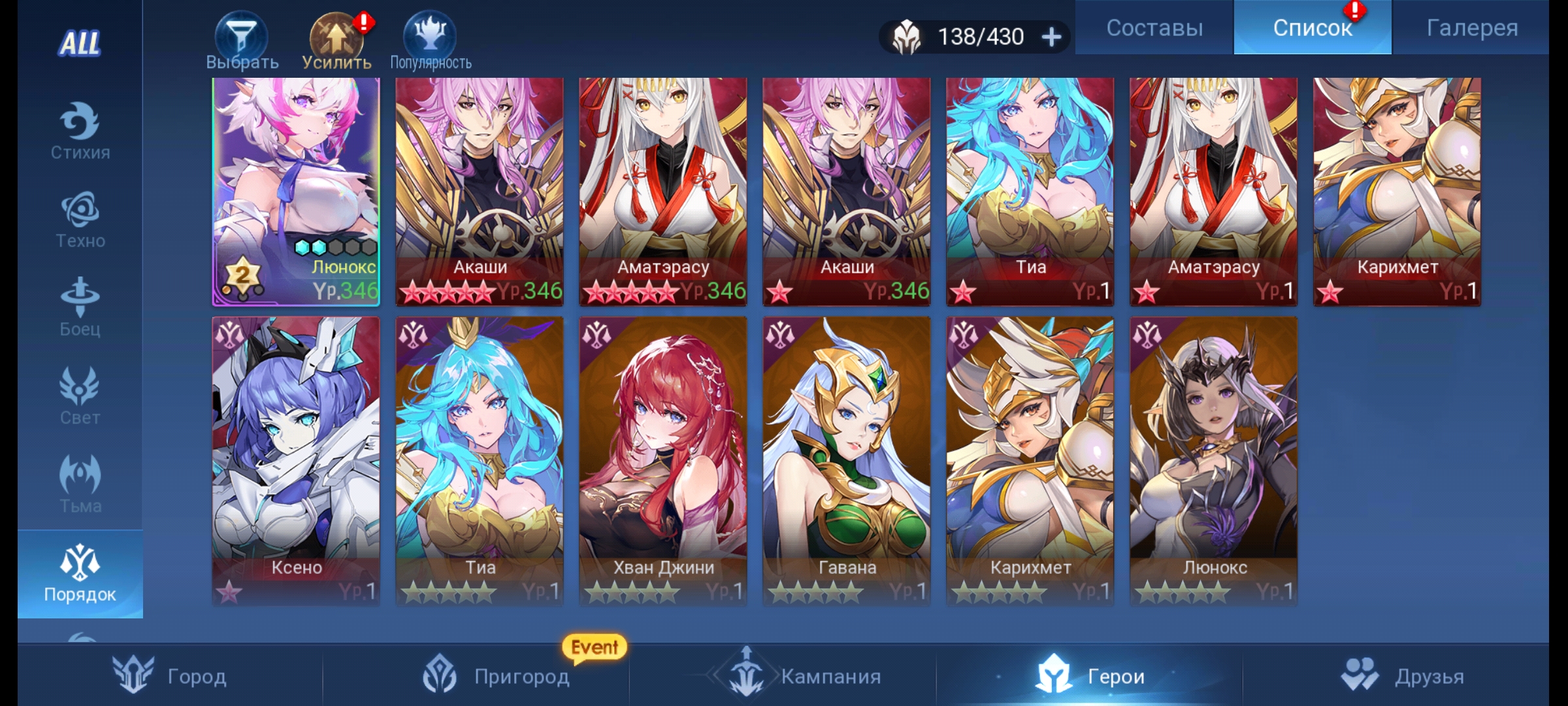Filter heroes by Свет faction
Screen dimensions: 1568x706
pyautogui.click(x=80, y=395)
